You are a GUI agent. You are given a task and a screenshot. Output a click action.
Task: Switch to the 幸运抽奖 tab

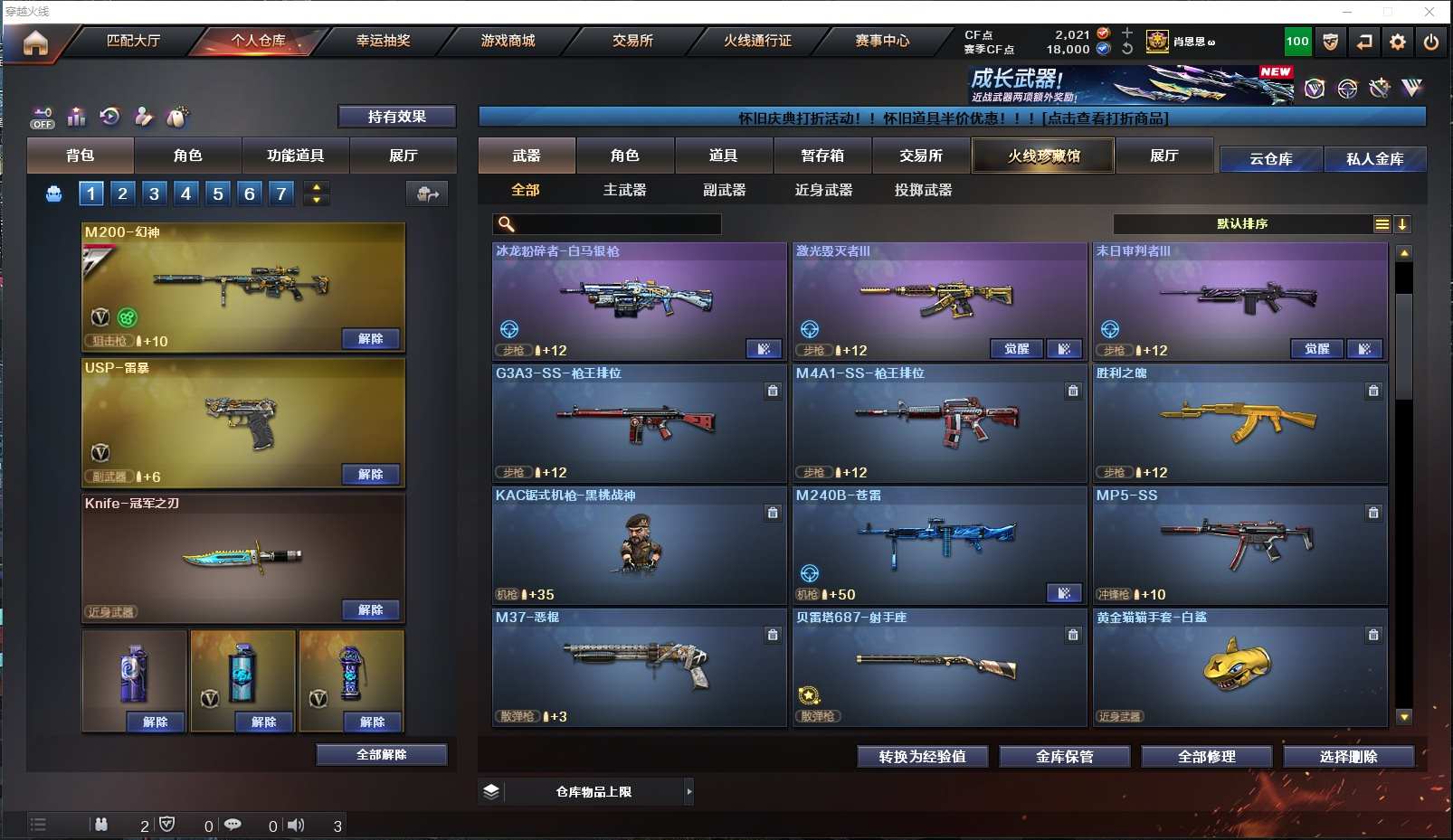383,41
